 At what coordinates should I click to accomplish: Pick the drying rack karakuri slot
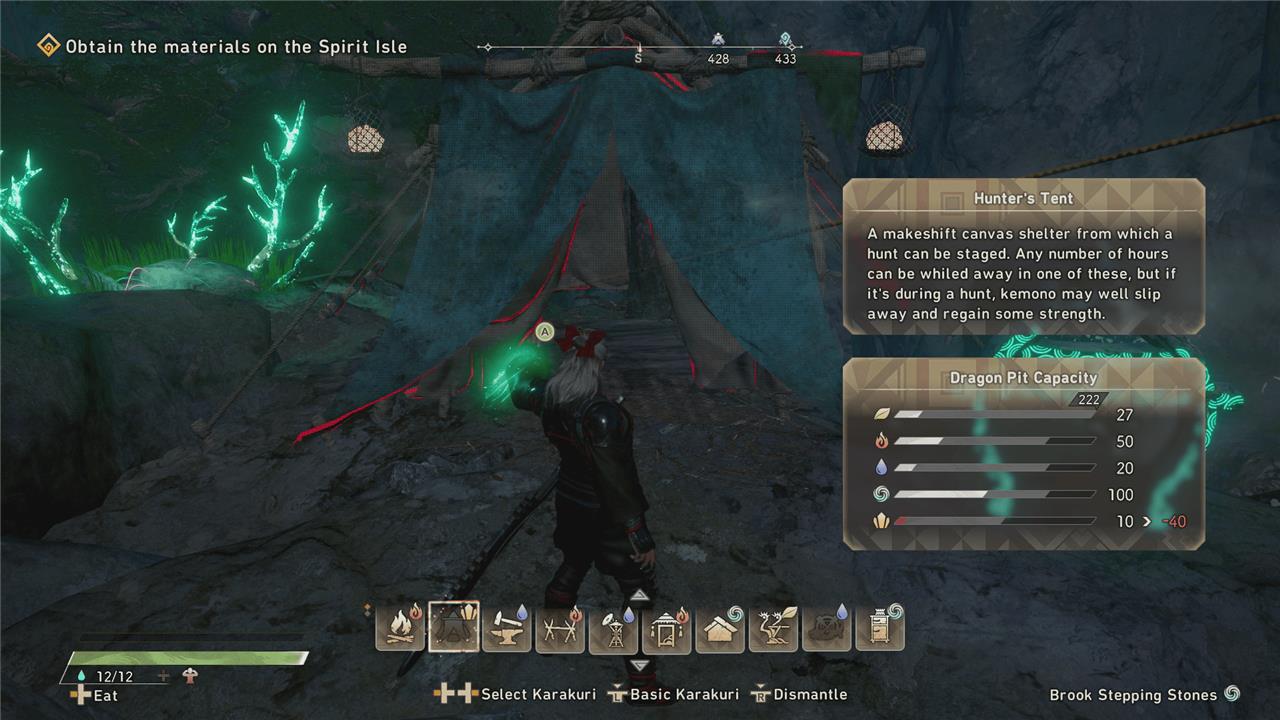coord(560,627)
